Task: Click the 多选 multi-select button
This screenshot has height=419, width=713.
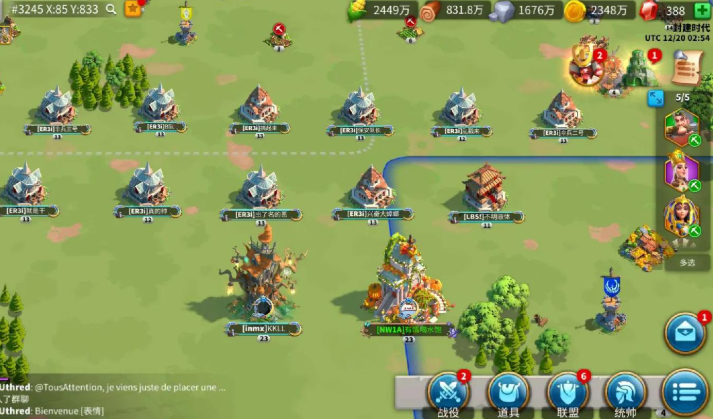Action: point(687,262)
